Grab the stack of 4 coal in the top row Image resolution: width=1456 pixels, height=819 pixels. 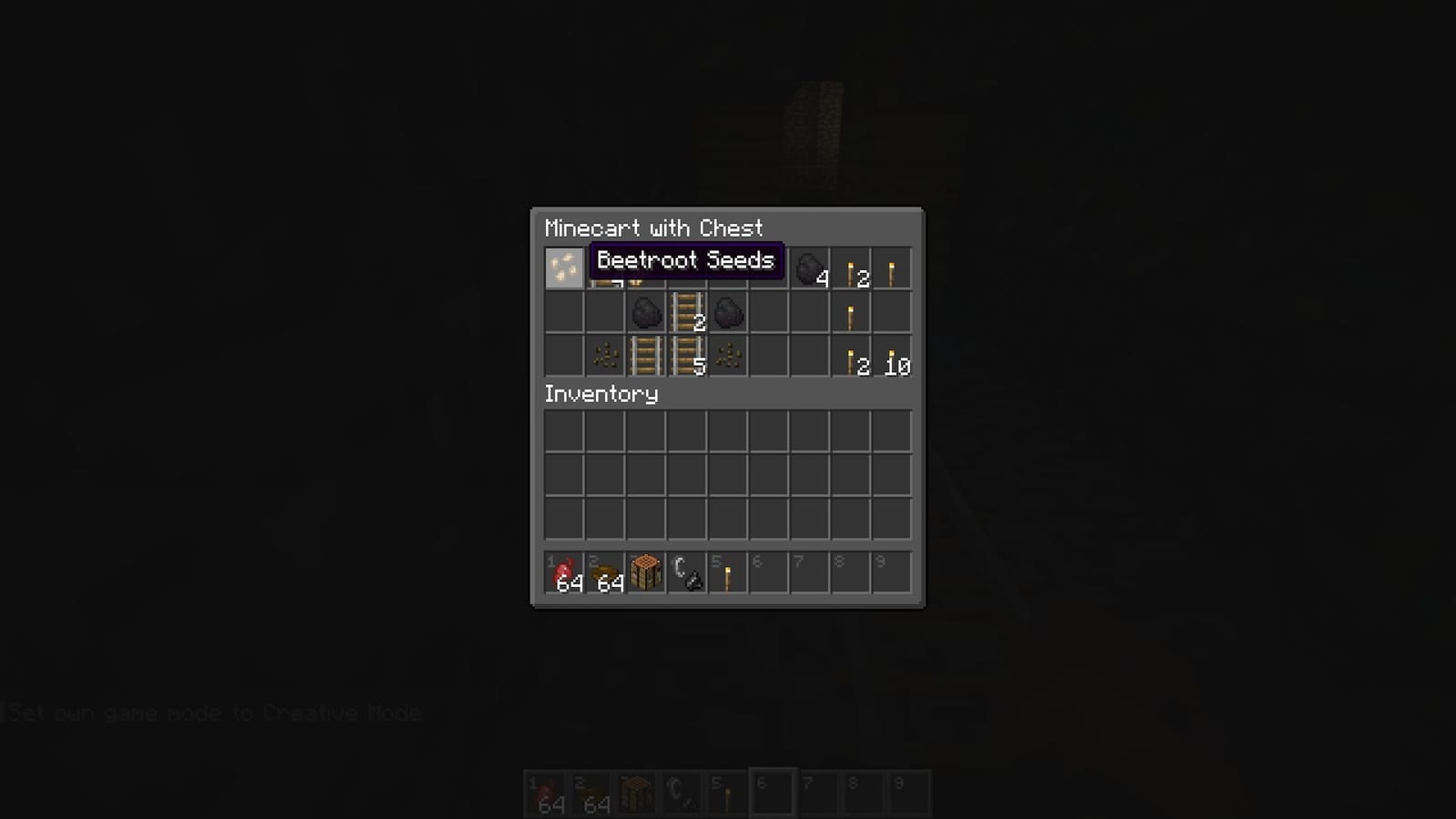[x=809, y=268]
